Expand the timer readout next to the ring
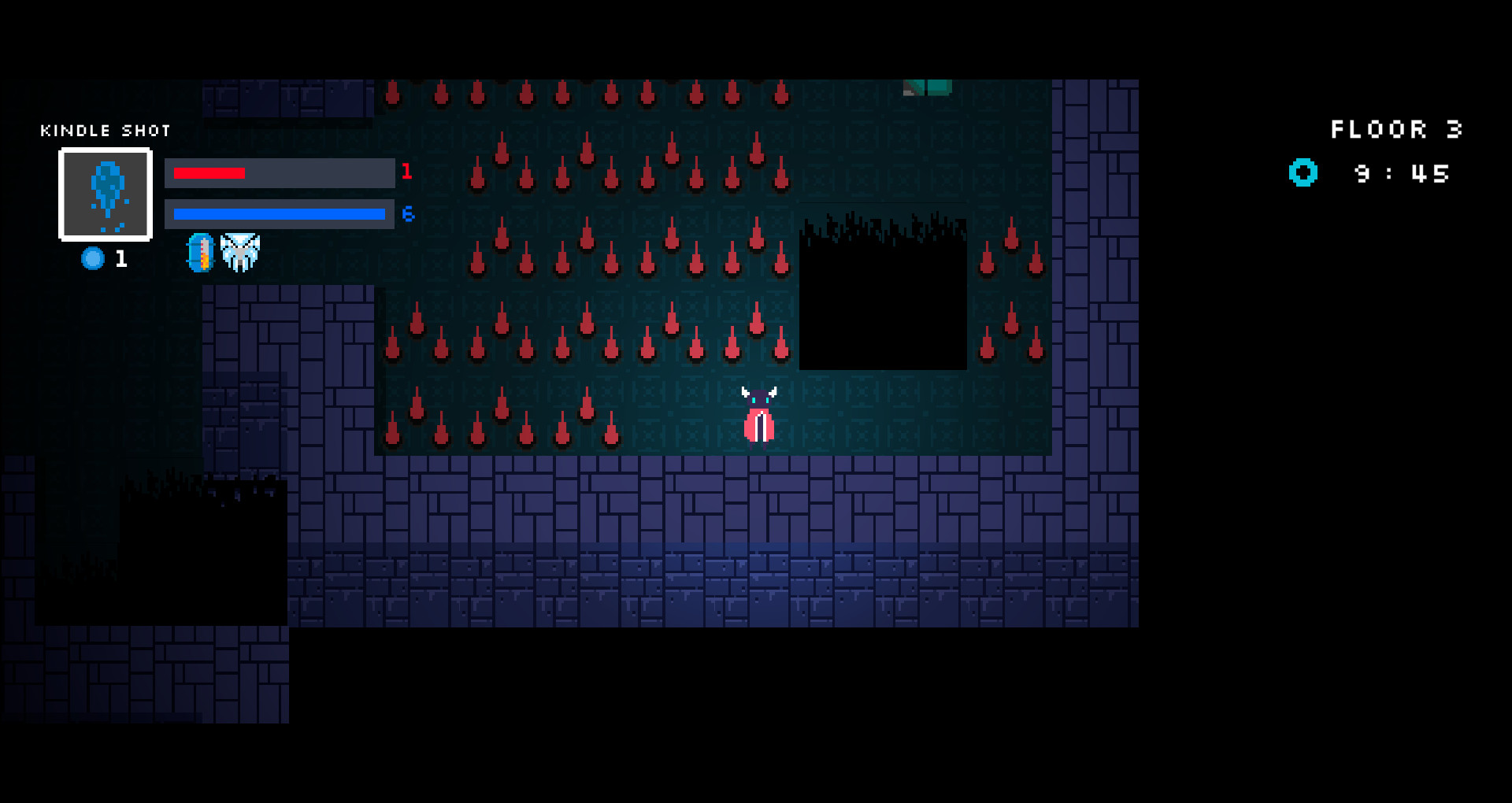The image size is (1512, 803). 1400,173
